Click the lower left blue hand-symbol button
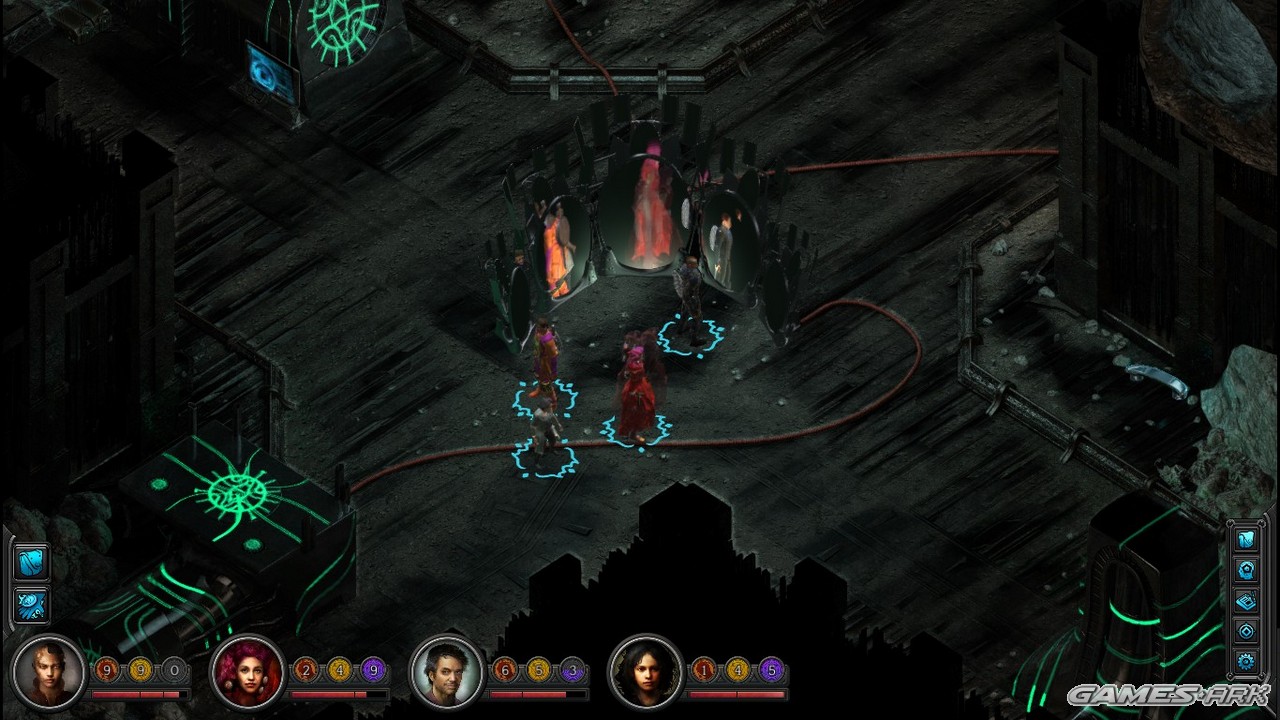This screenshot has height=720, width=1280. coord(31,604)
